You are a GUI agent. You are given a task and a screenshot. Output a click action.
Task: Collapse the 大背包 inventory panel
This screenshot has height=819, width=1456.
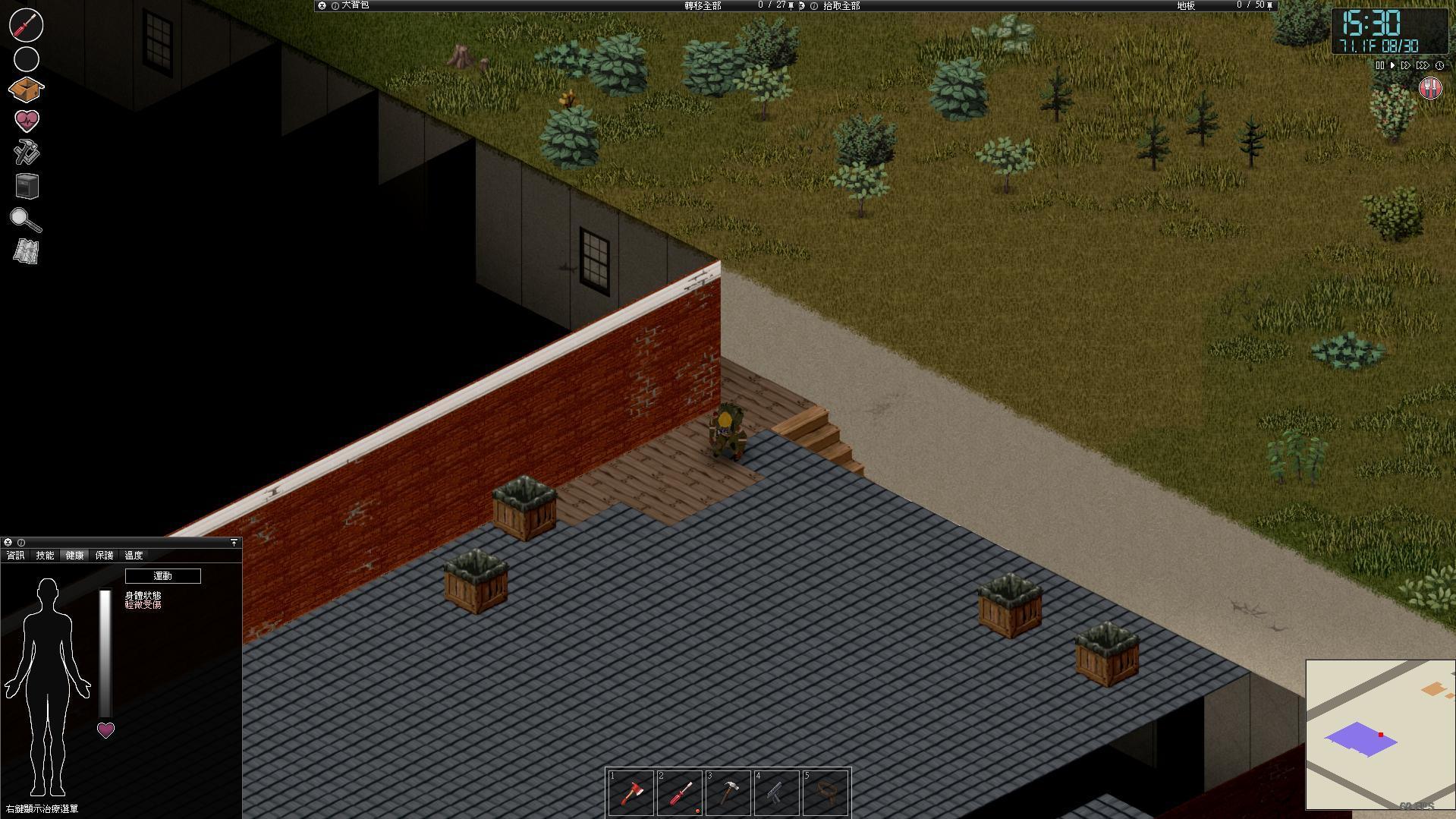coord(322,5)
